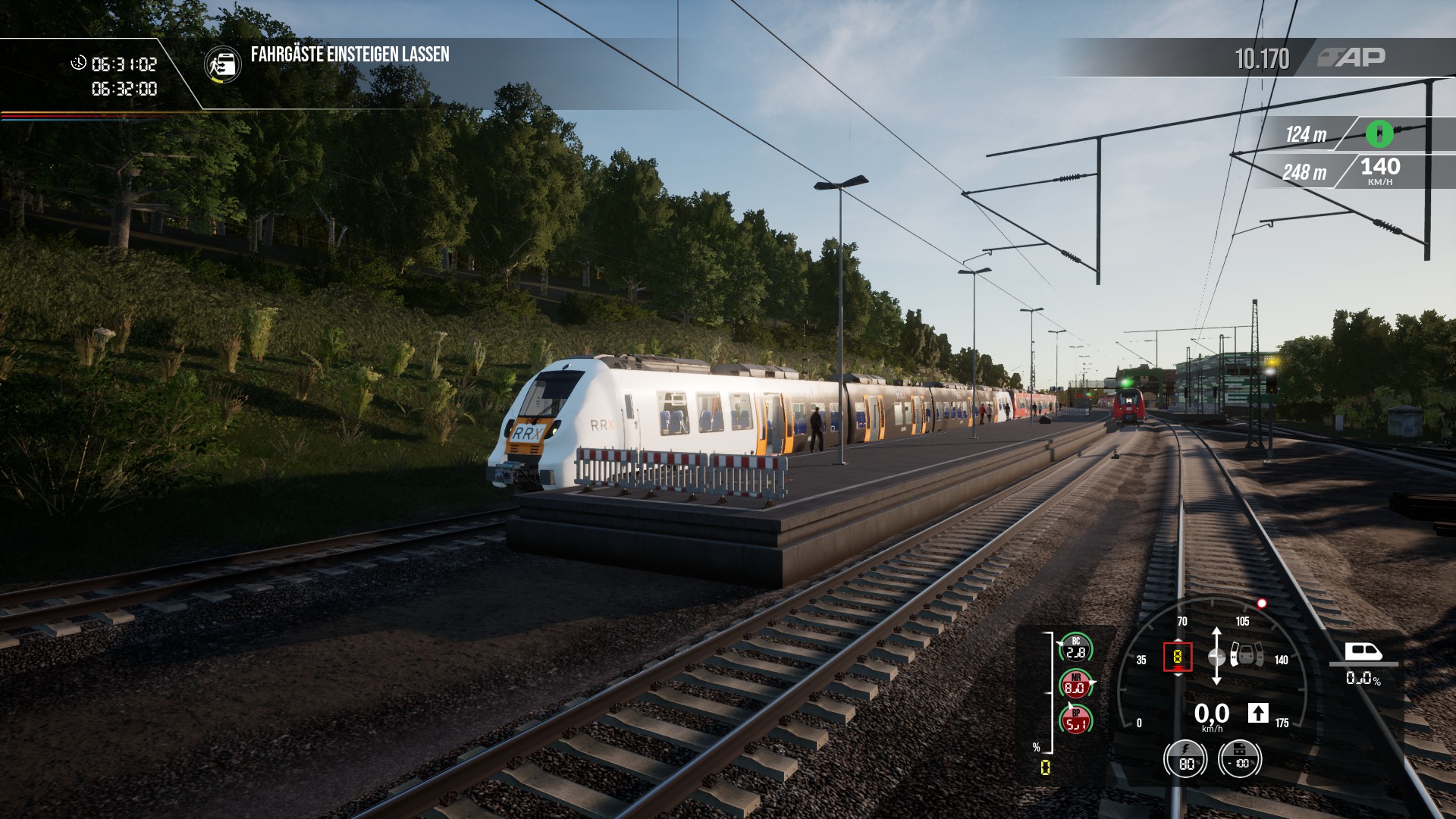Select the green signal indicator icon
Viewport: 1456px width, 819px height.
(1379, 133)
